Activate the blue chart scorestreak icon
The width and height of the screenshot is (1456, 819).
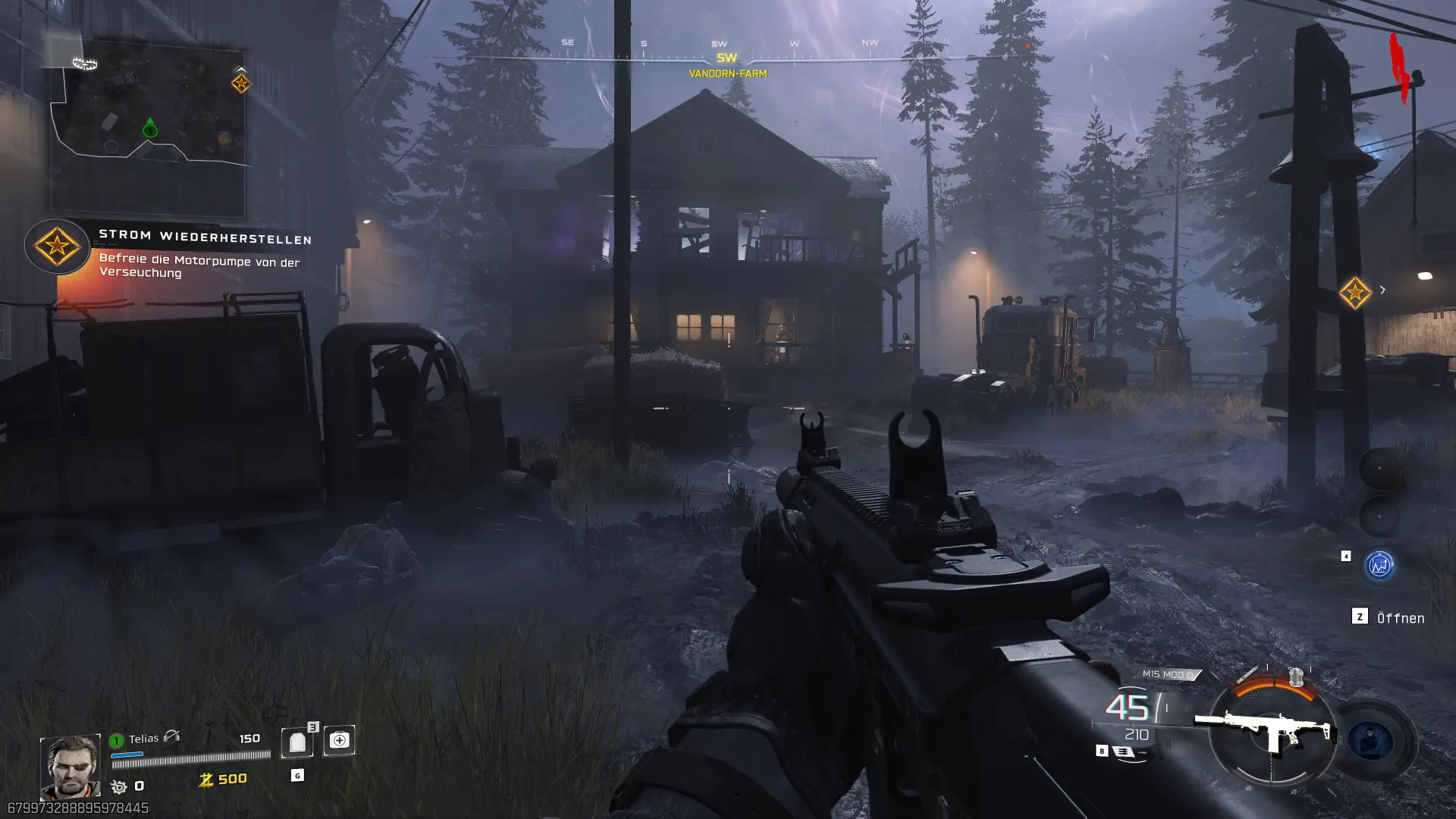pos(1379,565)
